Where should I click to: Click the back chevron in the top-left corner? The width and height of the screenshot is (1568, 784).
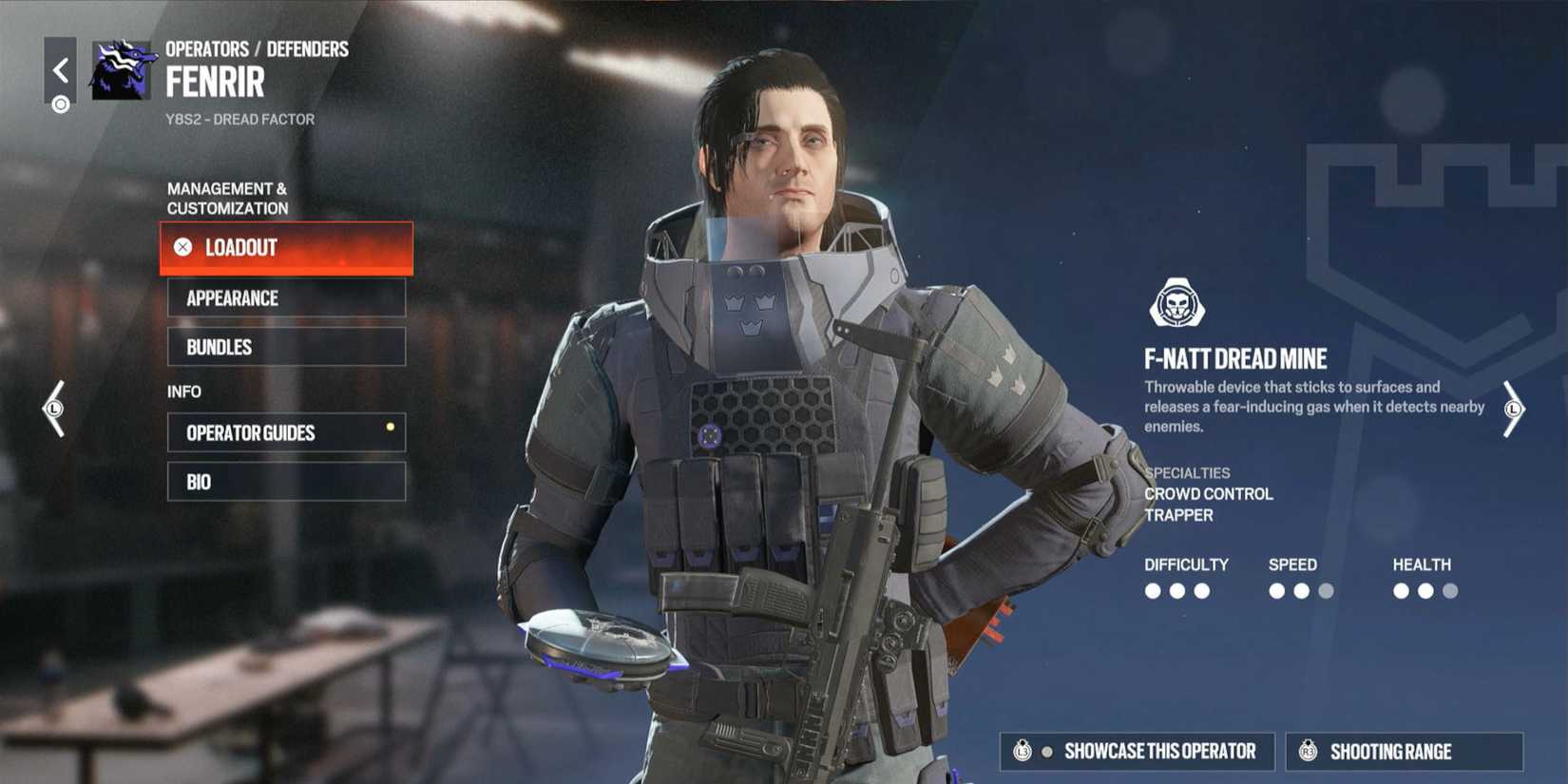click(x=61, y=68)
